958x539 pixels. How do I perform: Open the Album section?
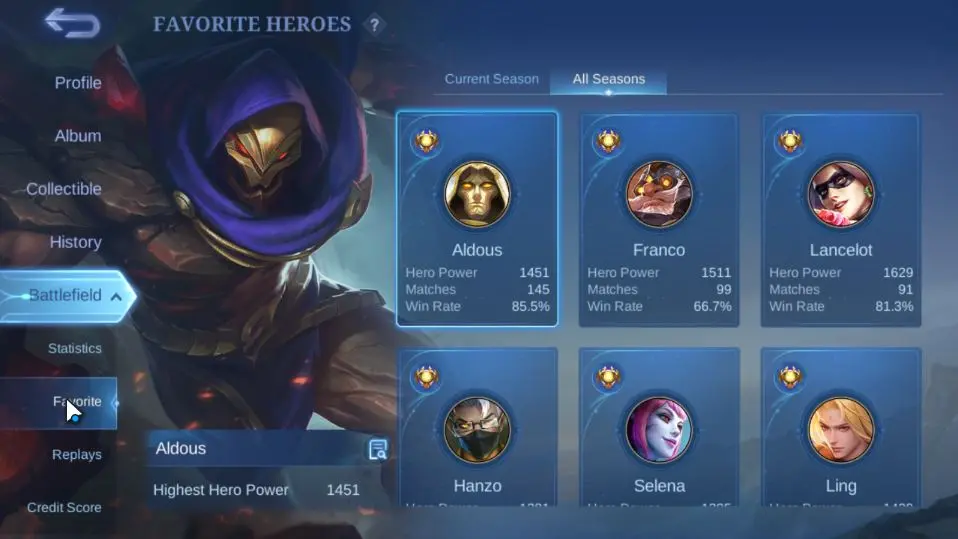tap(77, 136)
